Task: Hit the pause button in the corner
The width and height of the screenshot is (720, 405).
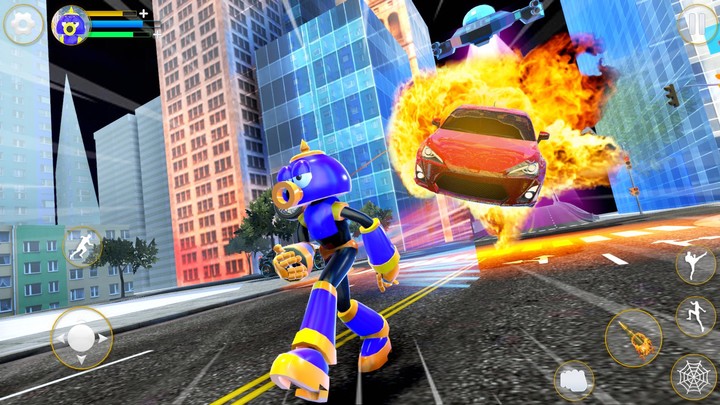Action: pyautogui.click(x=699, y=22)
